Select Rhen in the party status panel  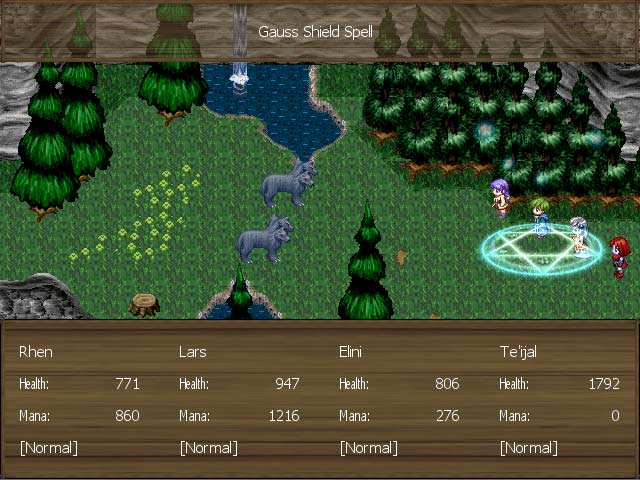[37, 352]
